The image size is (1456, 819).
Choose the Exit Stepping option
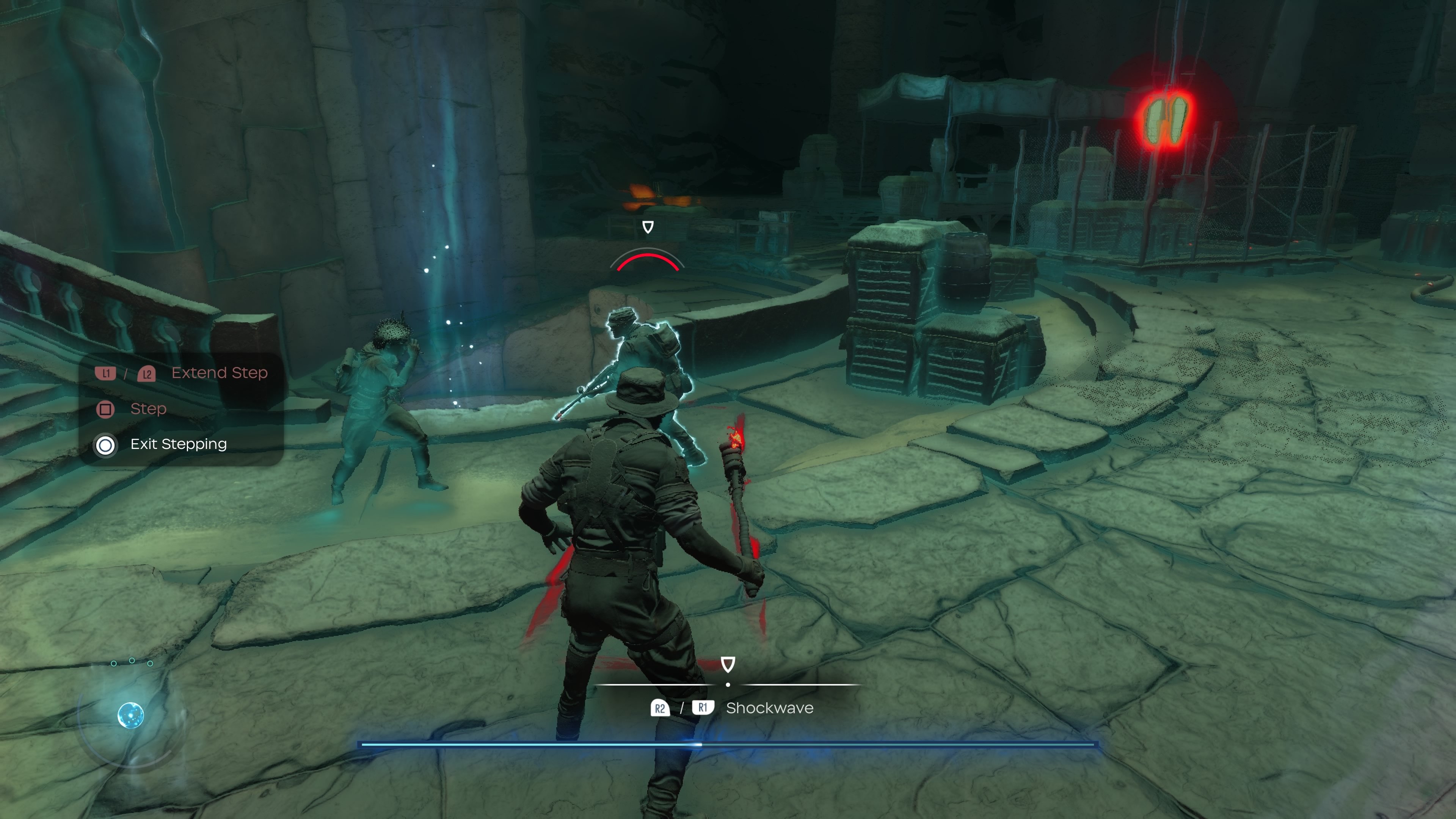pyautogui.click(x=178, y=444)
